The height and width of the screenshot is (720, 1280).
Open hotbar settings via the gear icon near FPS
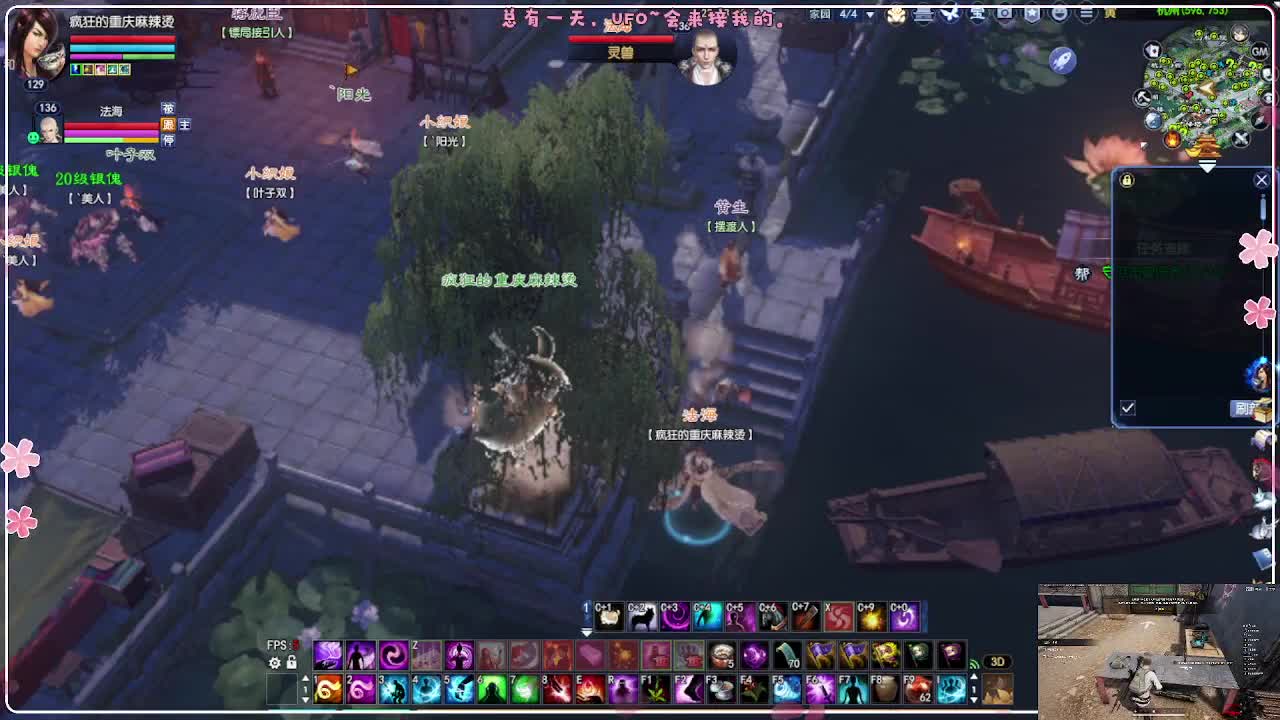click(274, 662)
